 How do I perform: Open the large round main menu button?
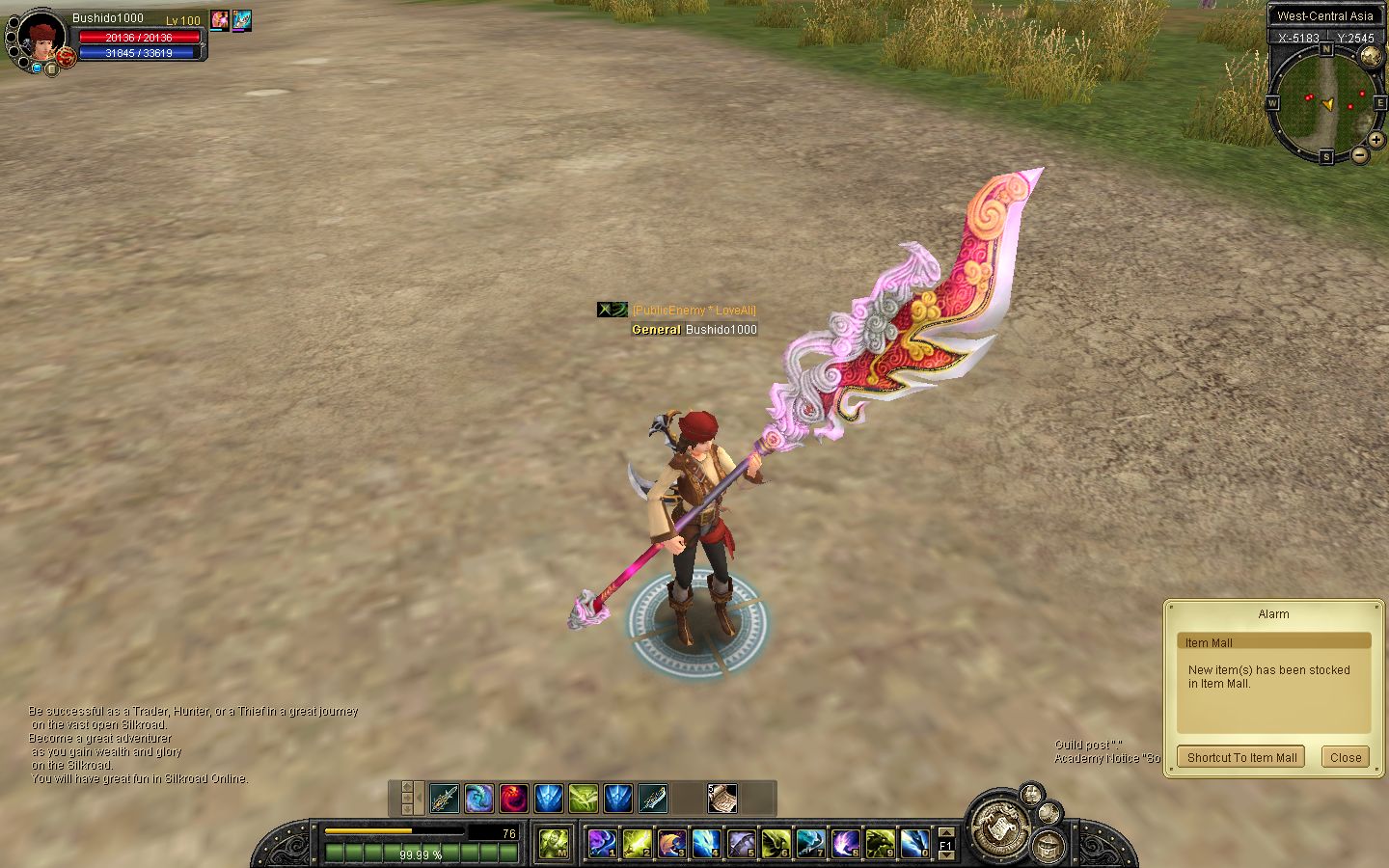996,827
